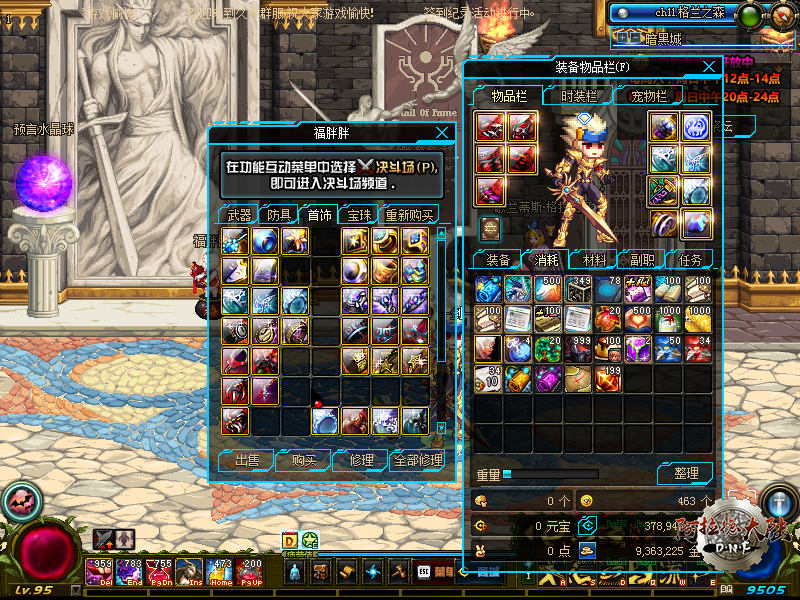The width and height of the screenshot is (800, 600).
Task: Show the 宝珠 shop tab
Action: [358, 215]
